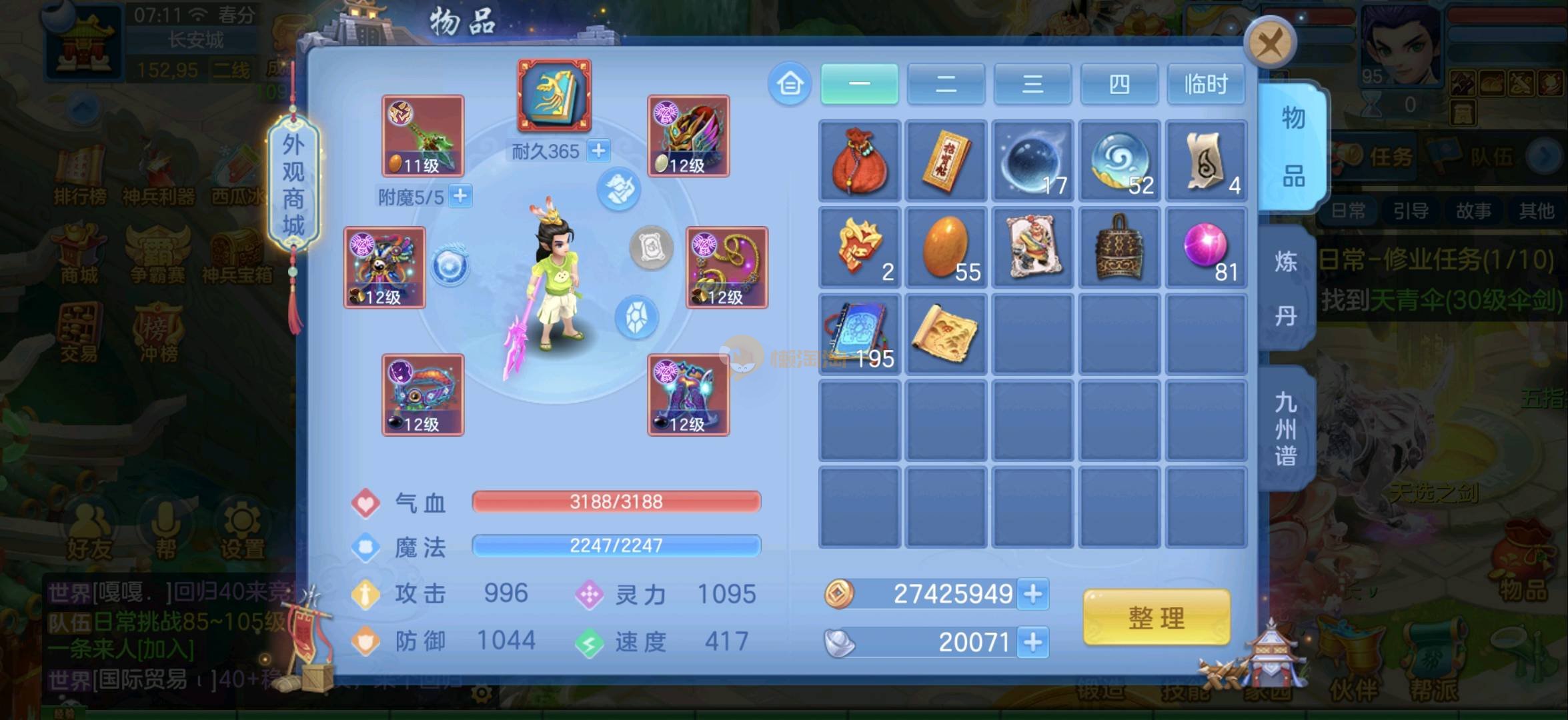
Task: Select bag page 四
Action: 1119,85
